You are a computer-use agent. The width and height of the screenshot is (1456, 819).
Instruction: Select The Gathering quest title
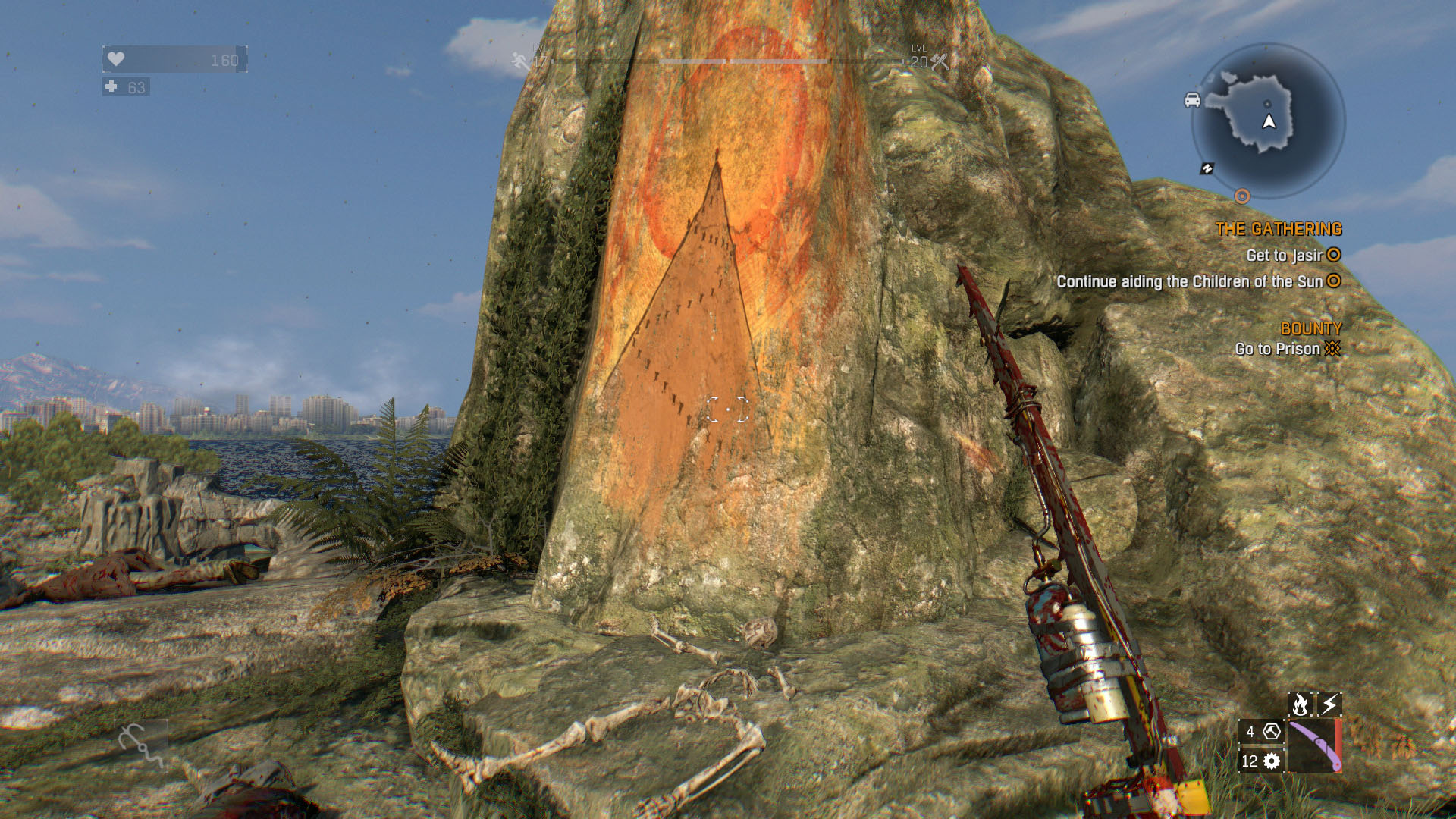tap(1279, 229)
